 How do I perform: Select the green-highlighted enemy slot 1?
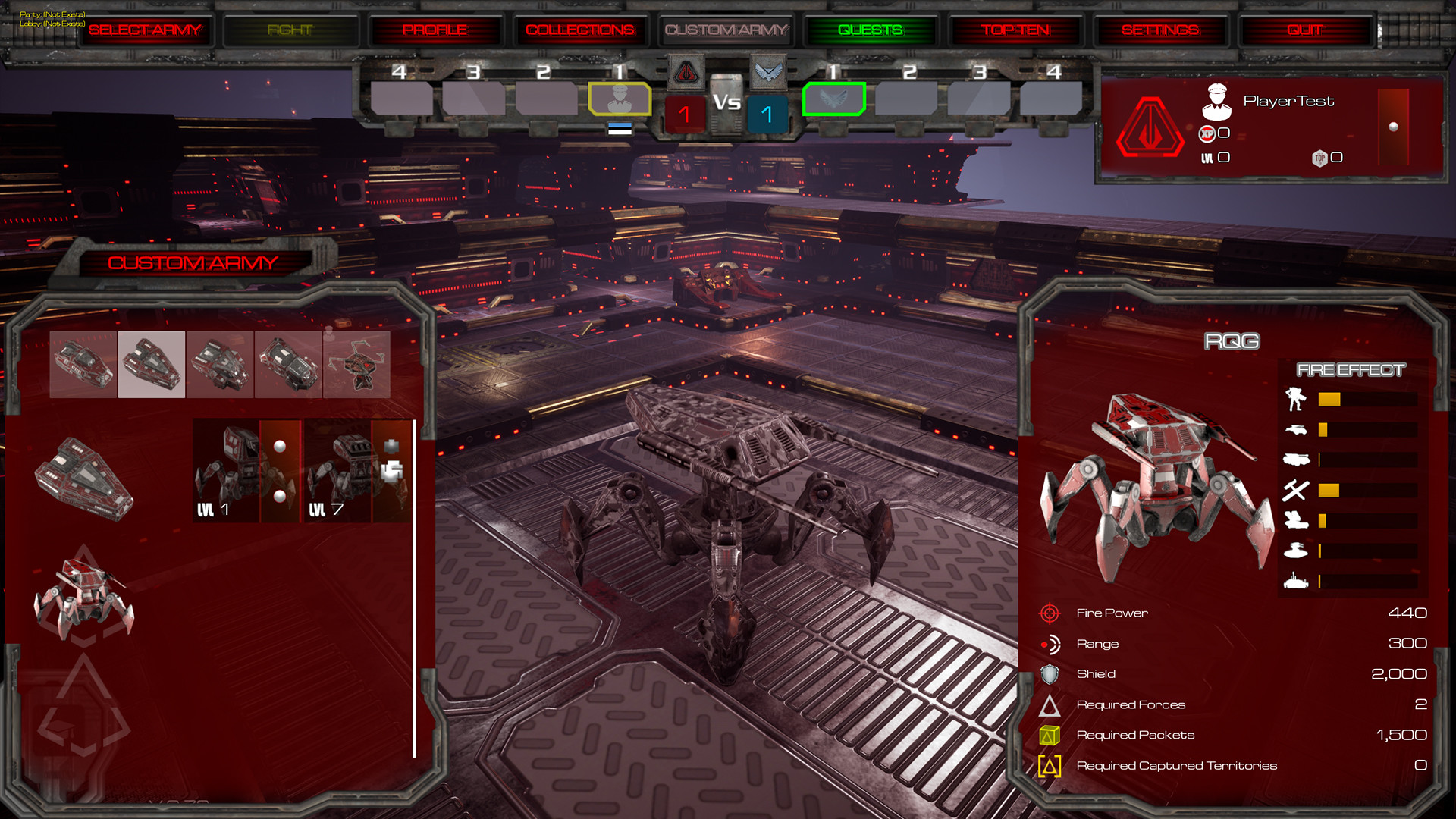[834, 97]
